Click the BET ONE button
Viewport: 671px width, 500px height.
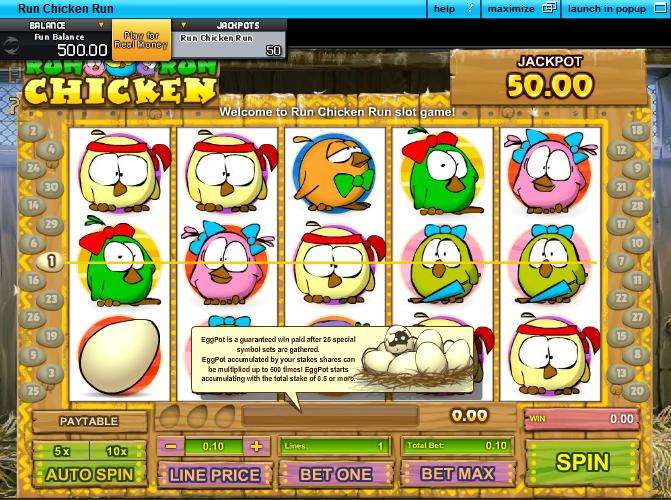click(336, 474)
